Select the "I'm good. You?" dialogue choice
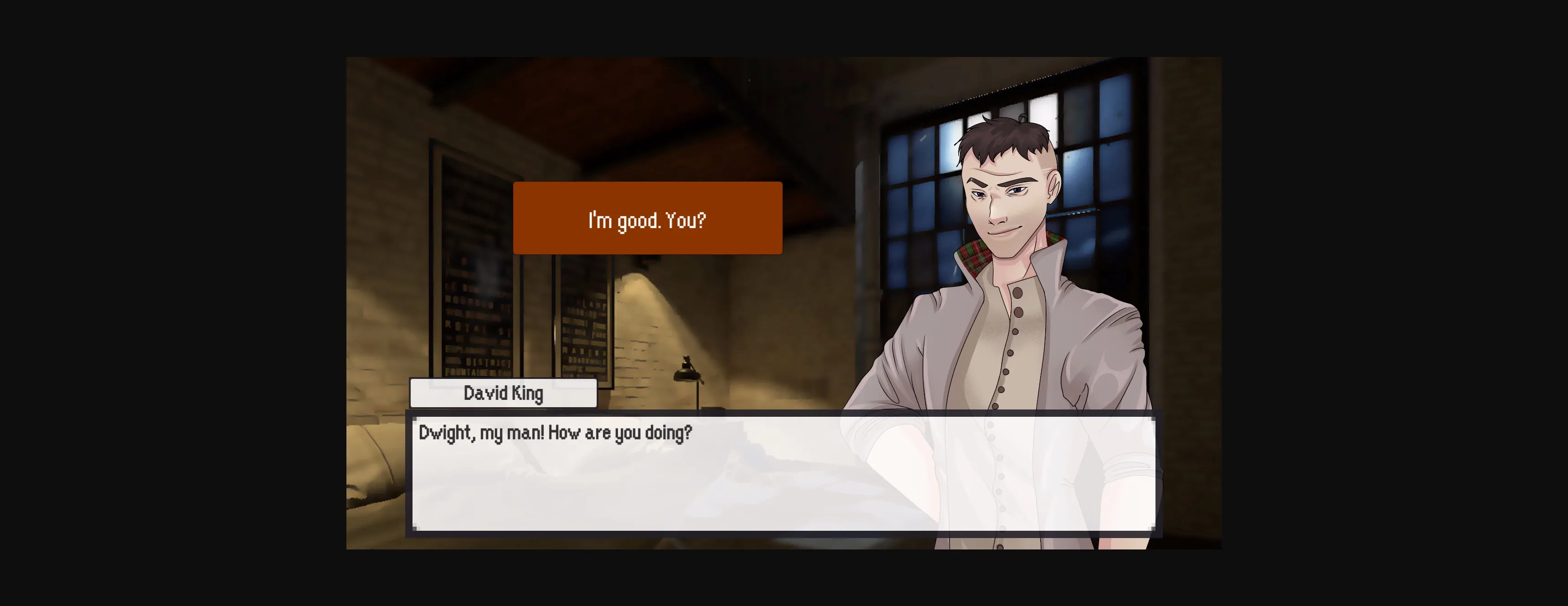Viewport: 1568px width, 606px height. click(x=647, y=221)
